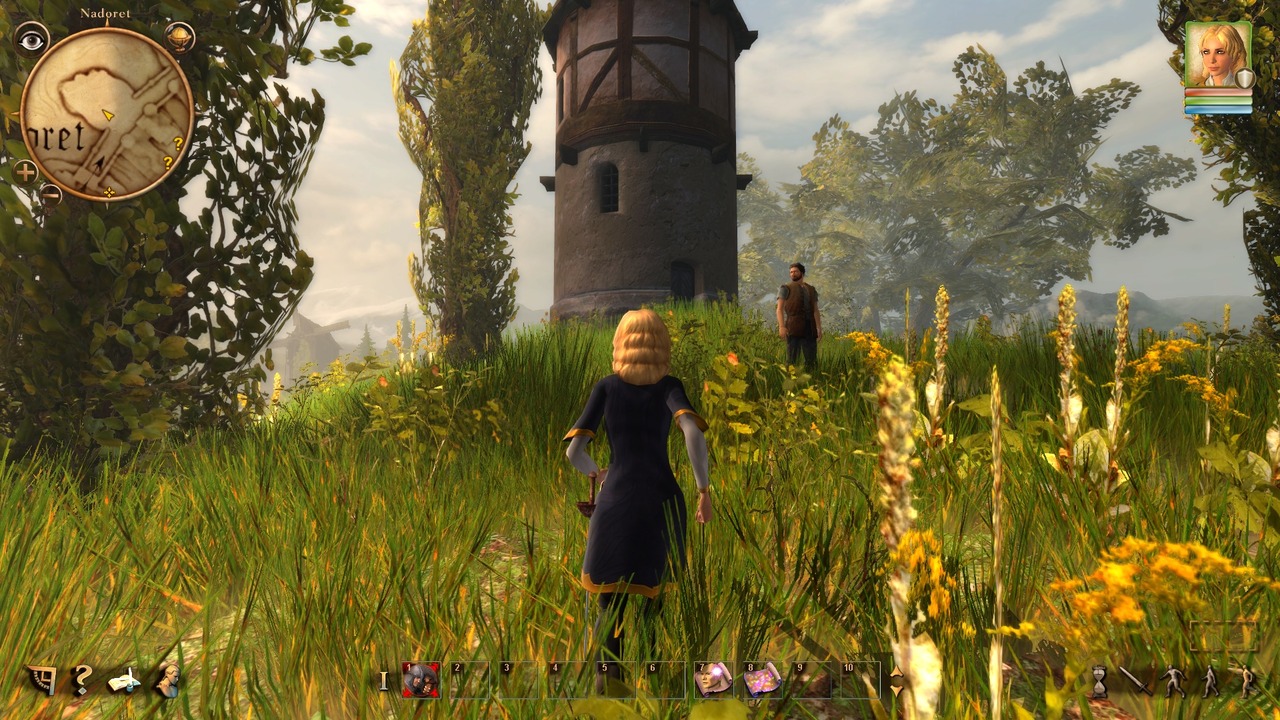Switch quickbar page with the down arrow
This screenshot has width=1280, height=720.
click(896, 690)
